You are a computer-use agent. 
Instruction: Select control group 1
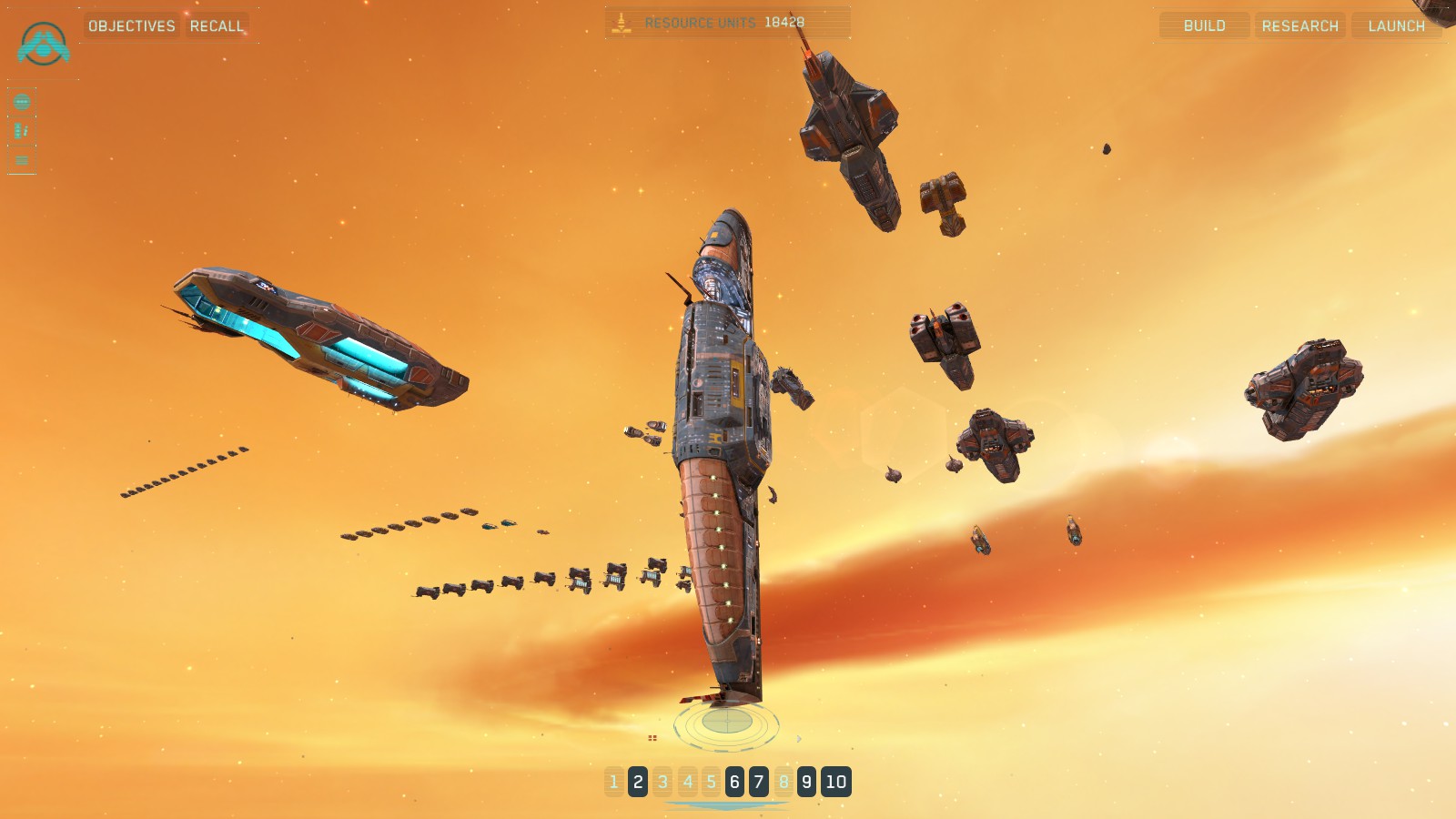[614, 782]
